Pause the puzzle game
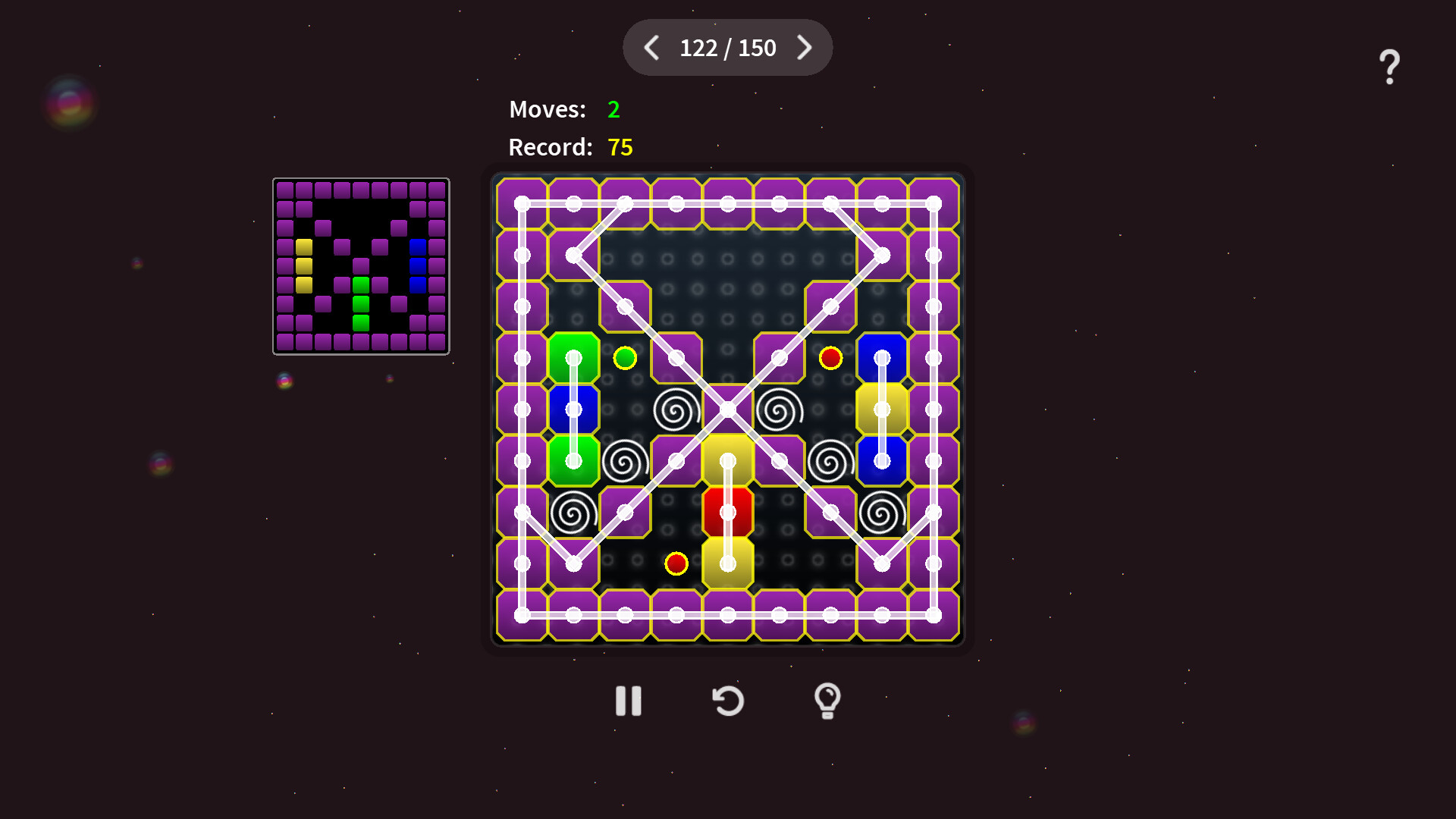This screenshot has width=1456, height=819. click(627, 701)
